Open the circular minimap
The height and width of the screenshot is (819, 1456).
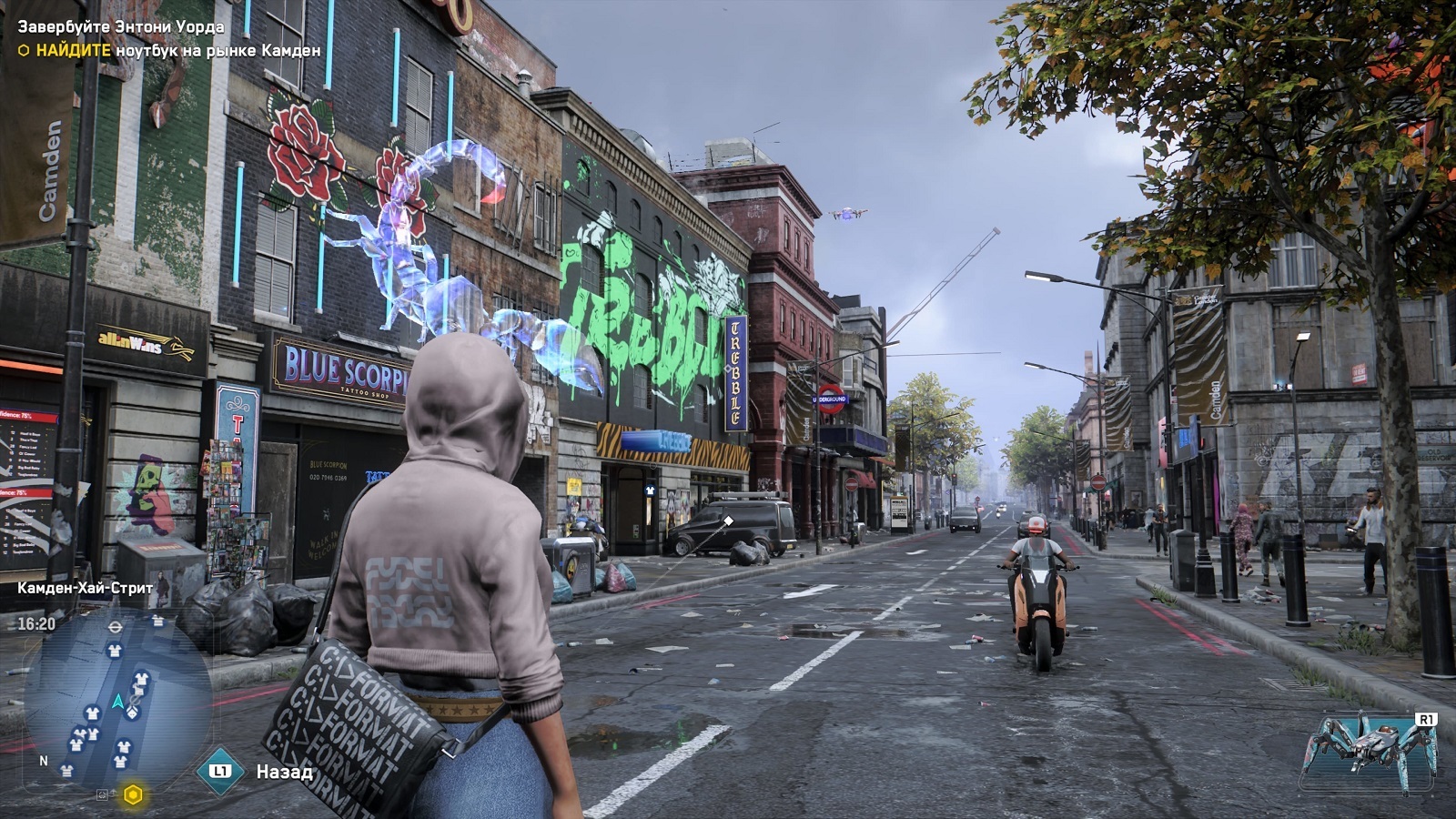pyautogui.click(x=116, y=699)
